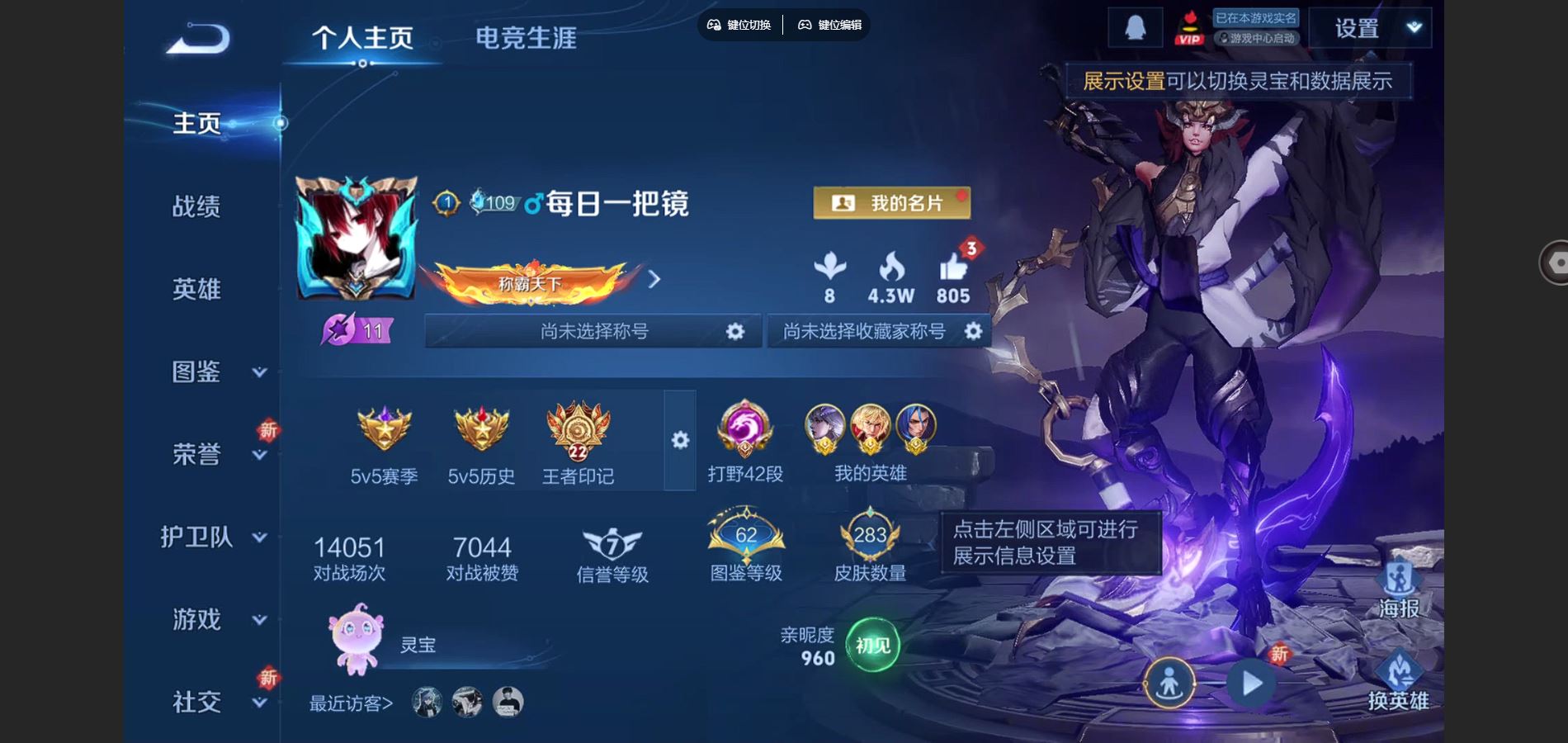Viewport: 1568px width, 743px height.
Task: Click the 键位切换 gamepad icon
Action: 715,26
